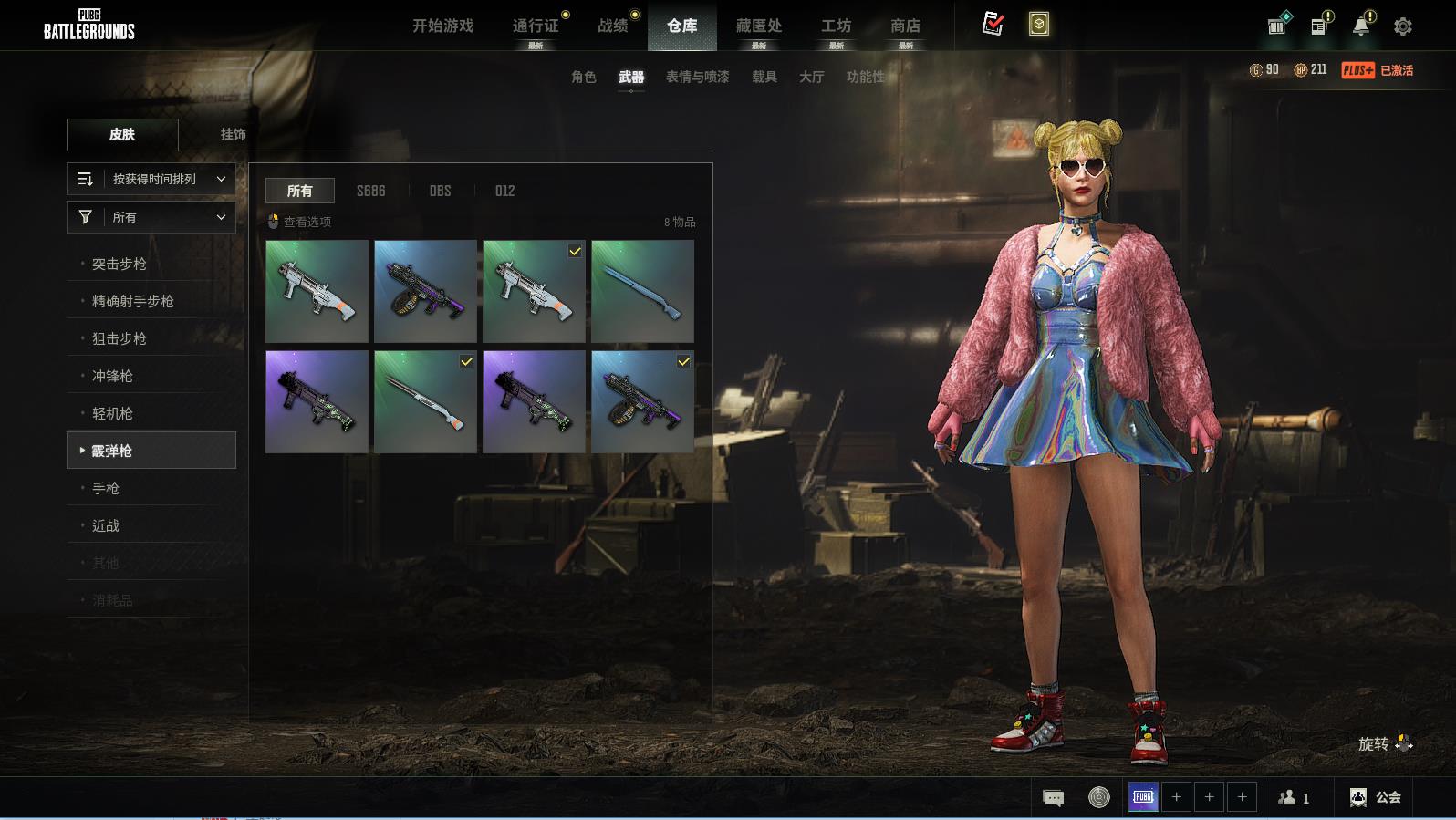
Task: Open the 公会 guild button
Action: 1376,797
